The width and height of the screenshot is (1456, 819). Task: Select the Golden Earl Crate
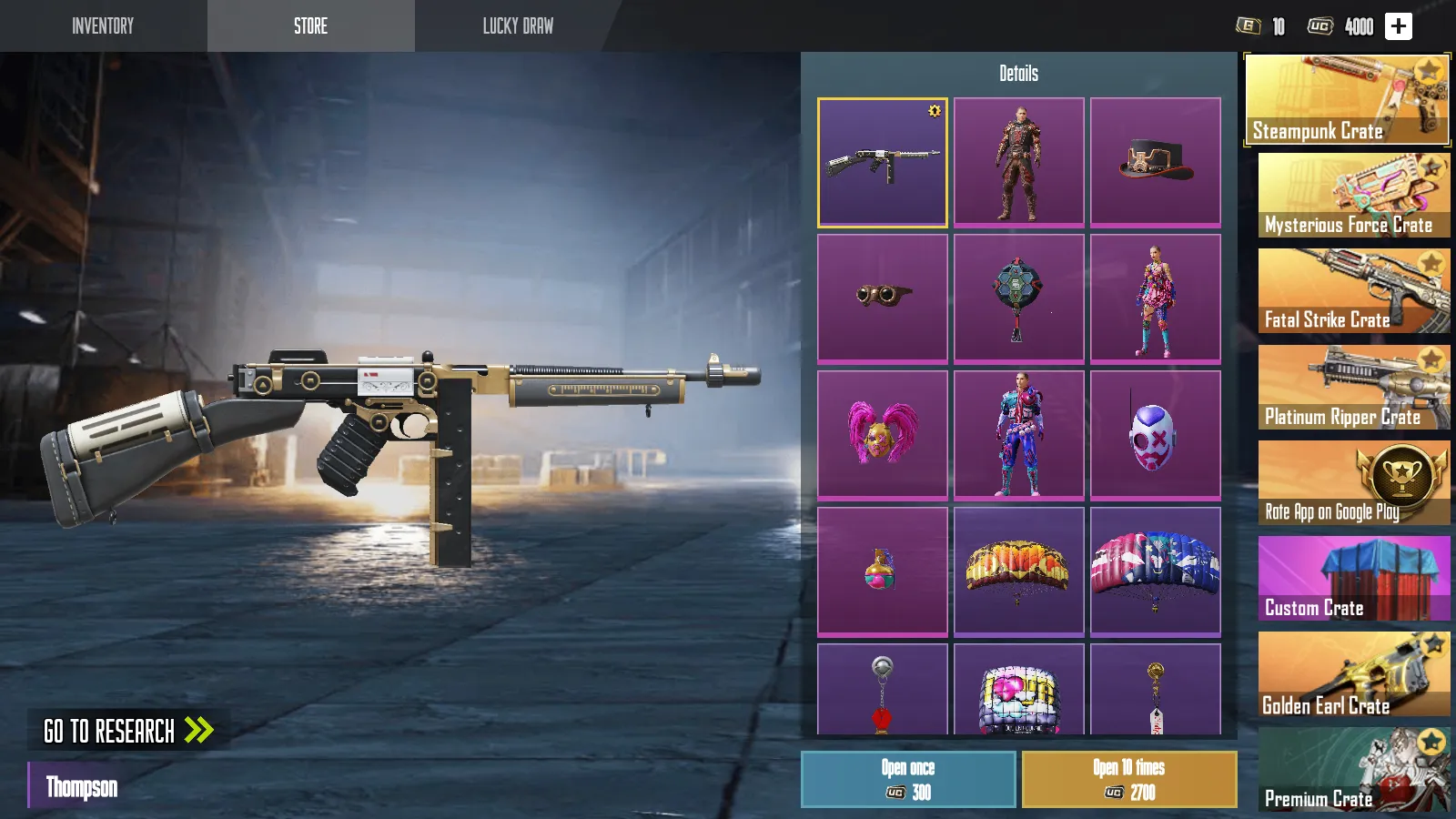pos(1353,675)
